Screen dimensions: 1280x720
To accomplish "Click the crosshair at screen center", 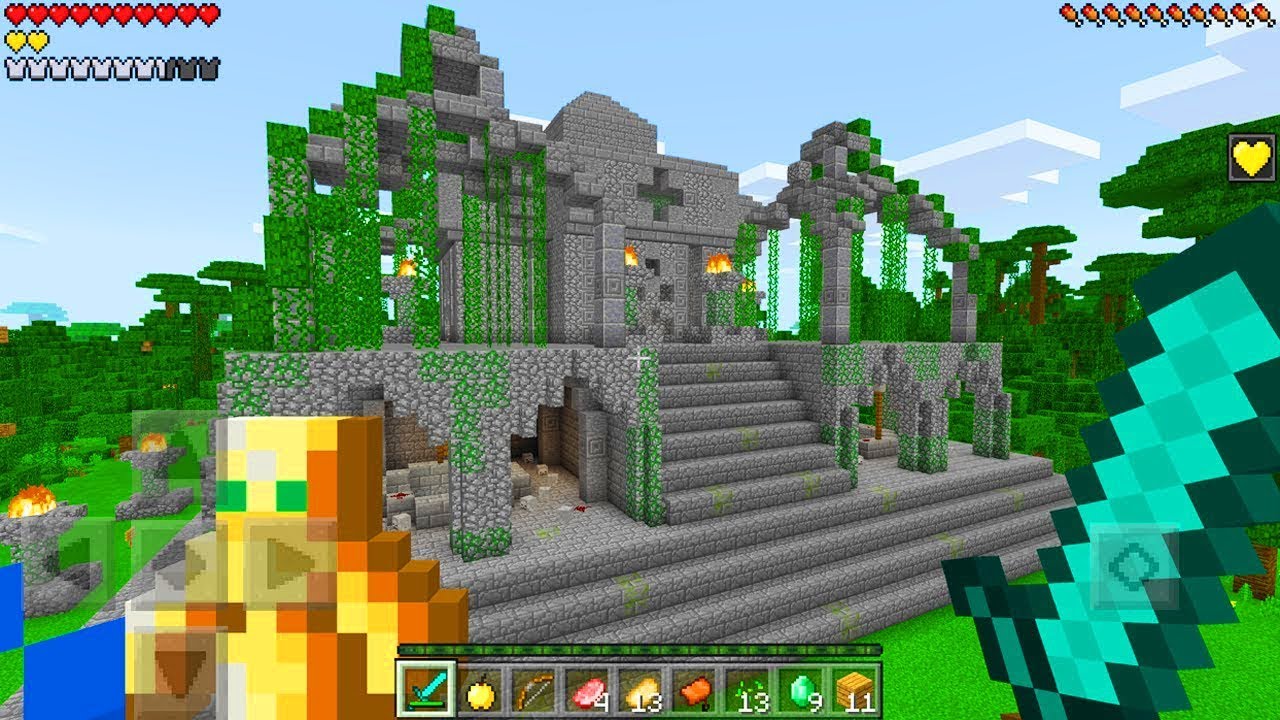I will coord(640,360).
